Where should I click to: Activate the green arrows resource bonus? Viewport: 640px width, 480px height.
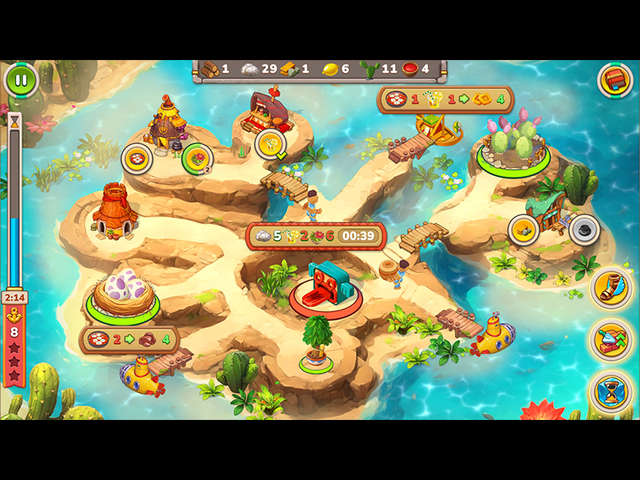point(609,340)
